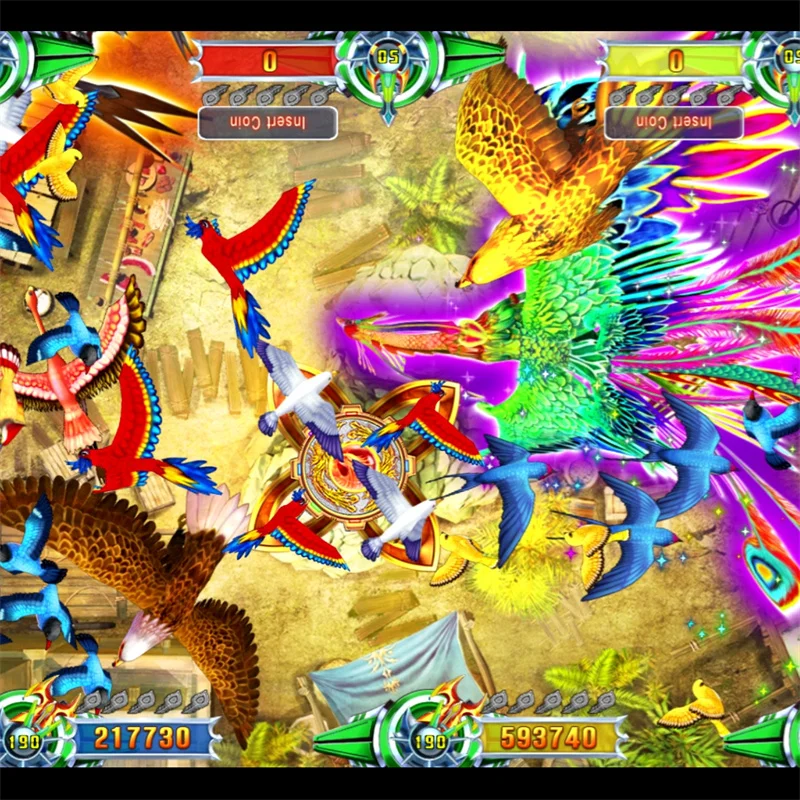Select the 190 cannon emblem beside score 593740

point(430,738)
